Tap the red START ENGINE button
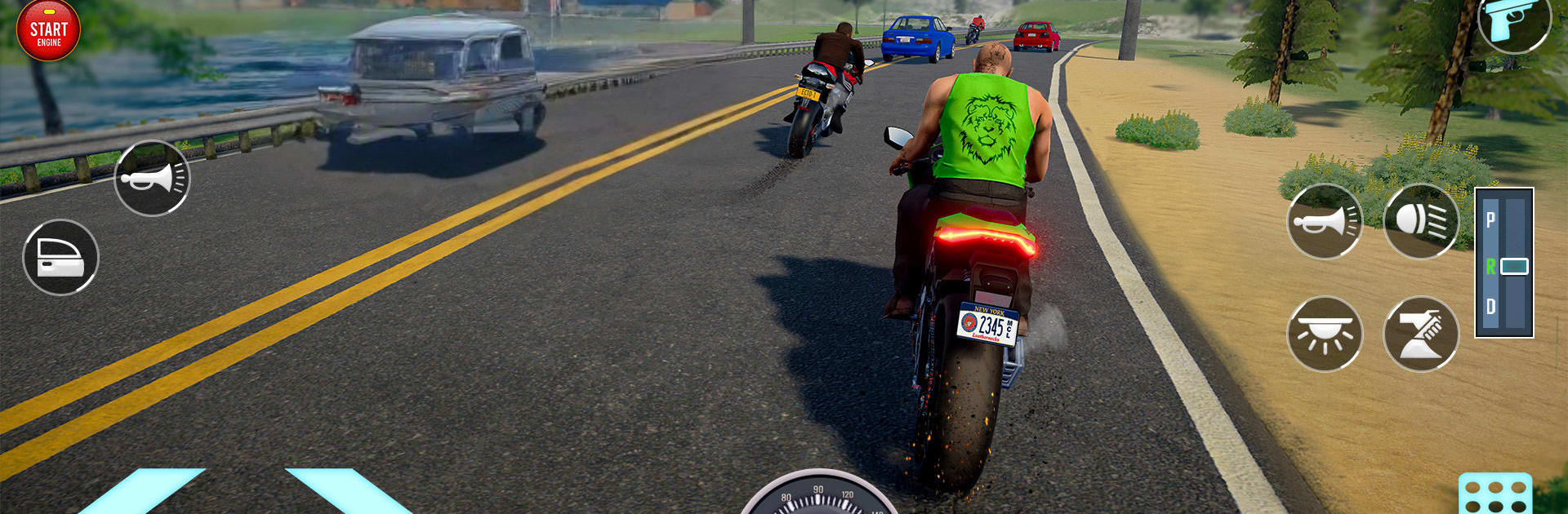Image resolution: width=1568 pixels, height=514 pixels. pyautogui.click(x=48, y=31)
